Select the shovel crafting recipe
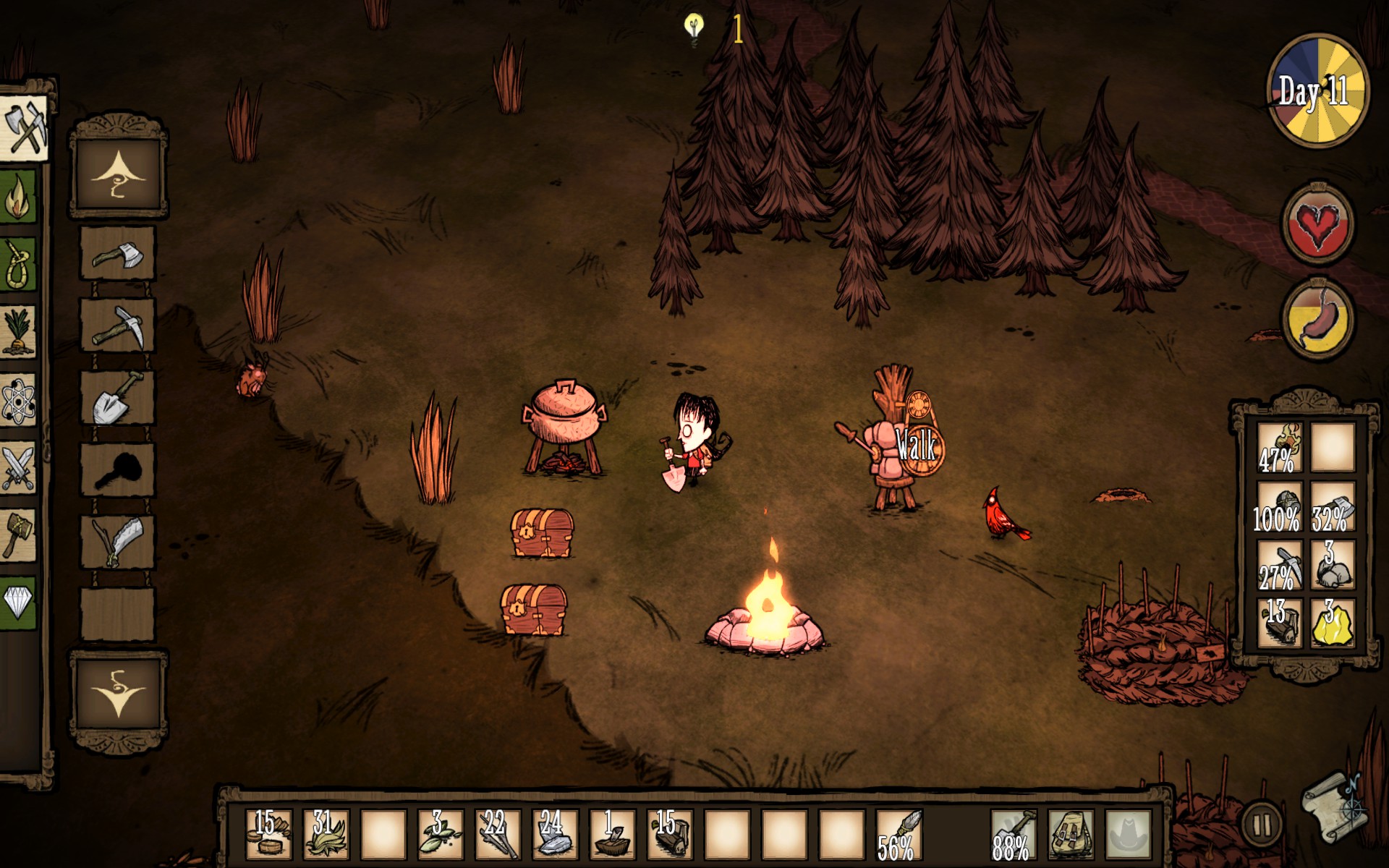 [117, 398]
